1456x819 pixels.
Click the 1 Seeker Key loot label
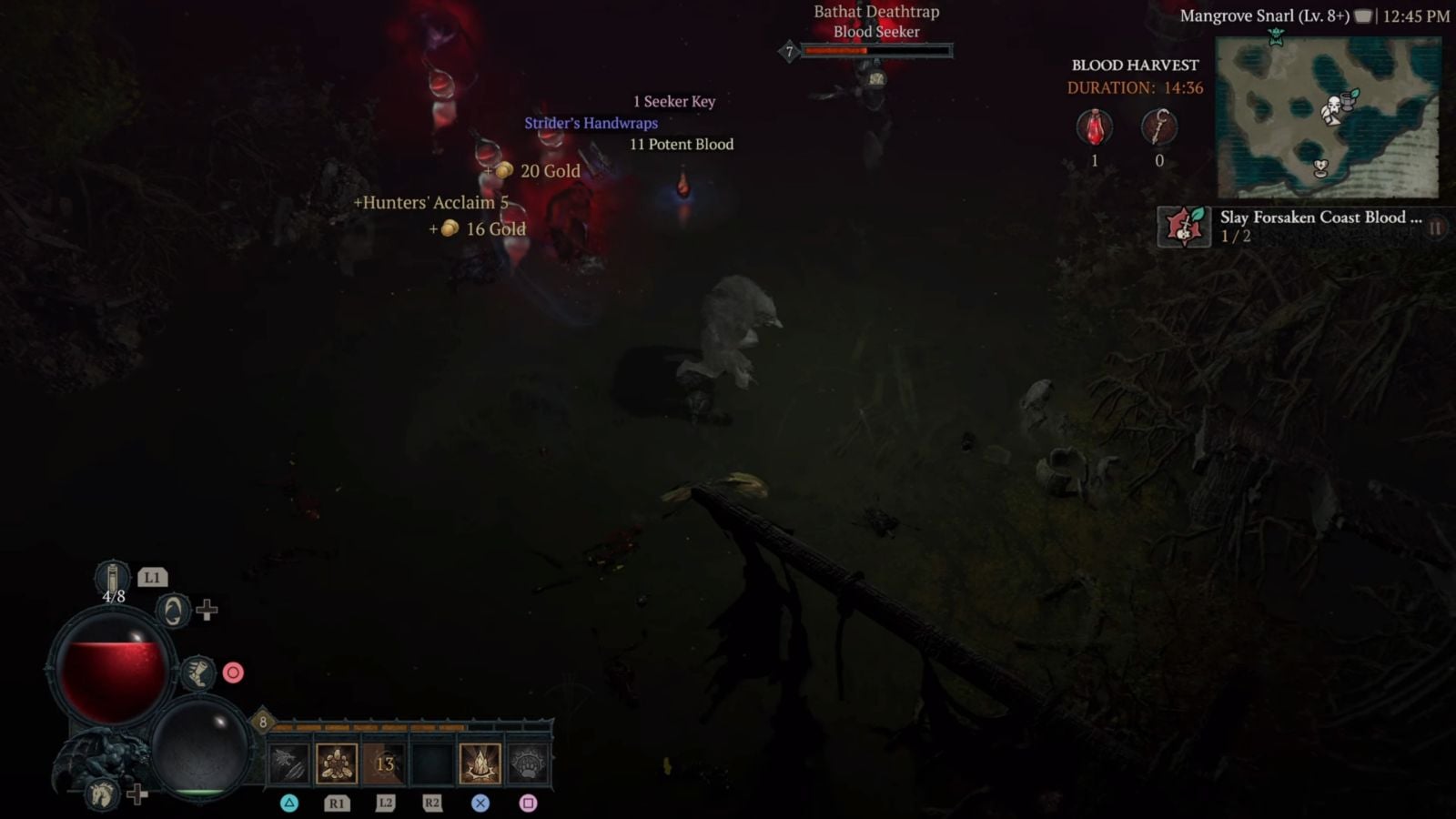(x=672, y=101)
